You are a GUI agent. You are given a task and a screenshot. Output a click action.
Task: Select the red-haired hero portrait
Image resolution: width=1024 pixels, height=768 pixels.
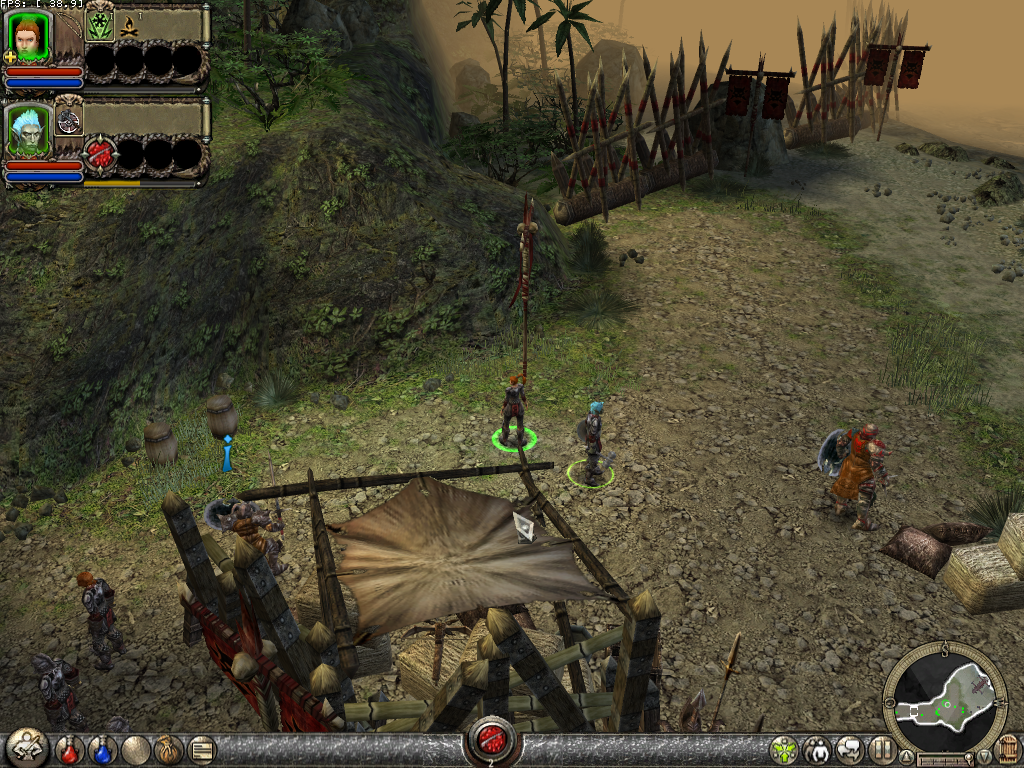point(28,35)
